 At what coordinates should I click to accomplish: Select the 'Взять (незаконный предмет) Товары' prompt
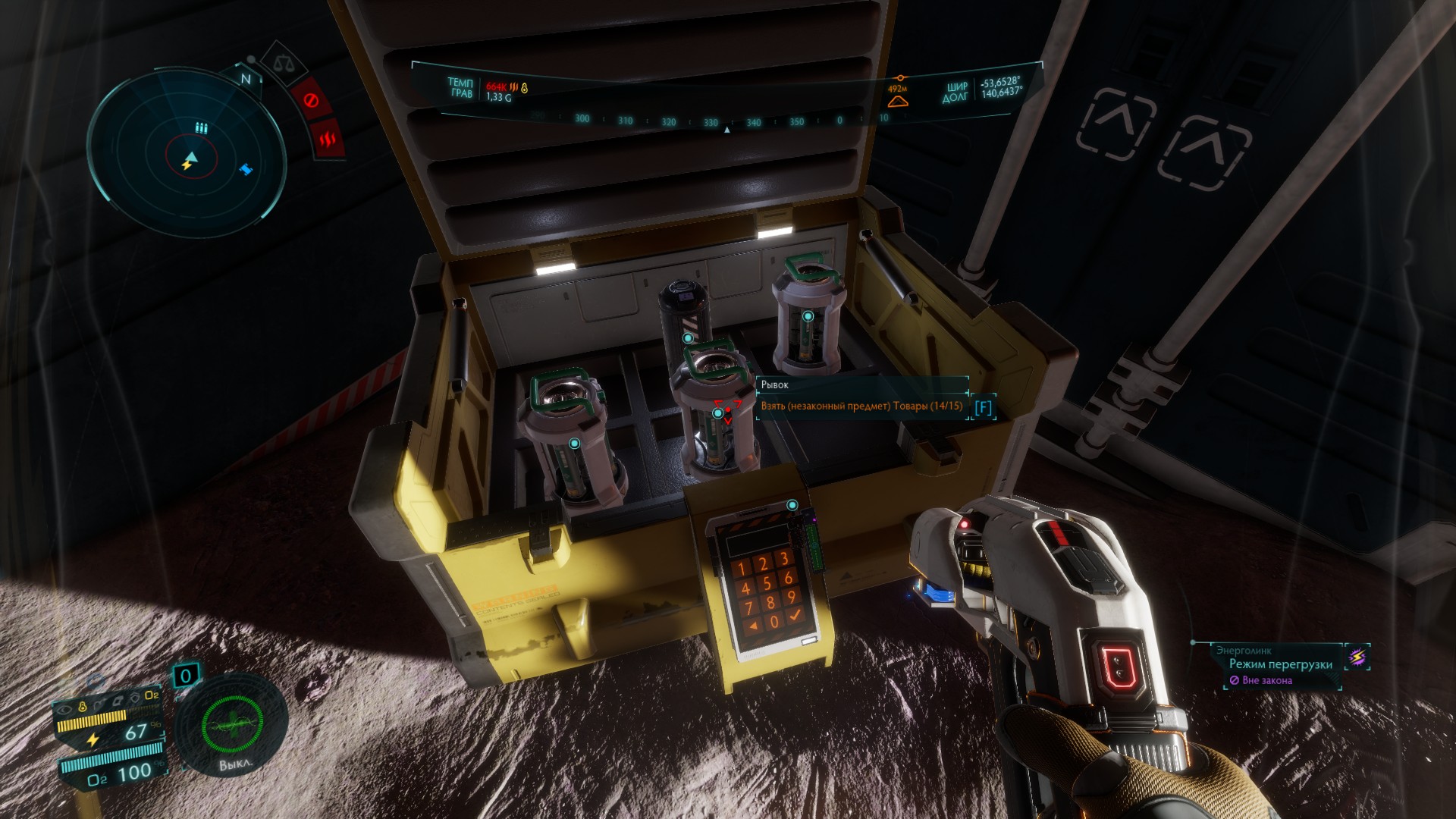(x=861, y=406)
